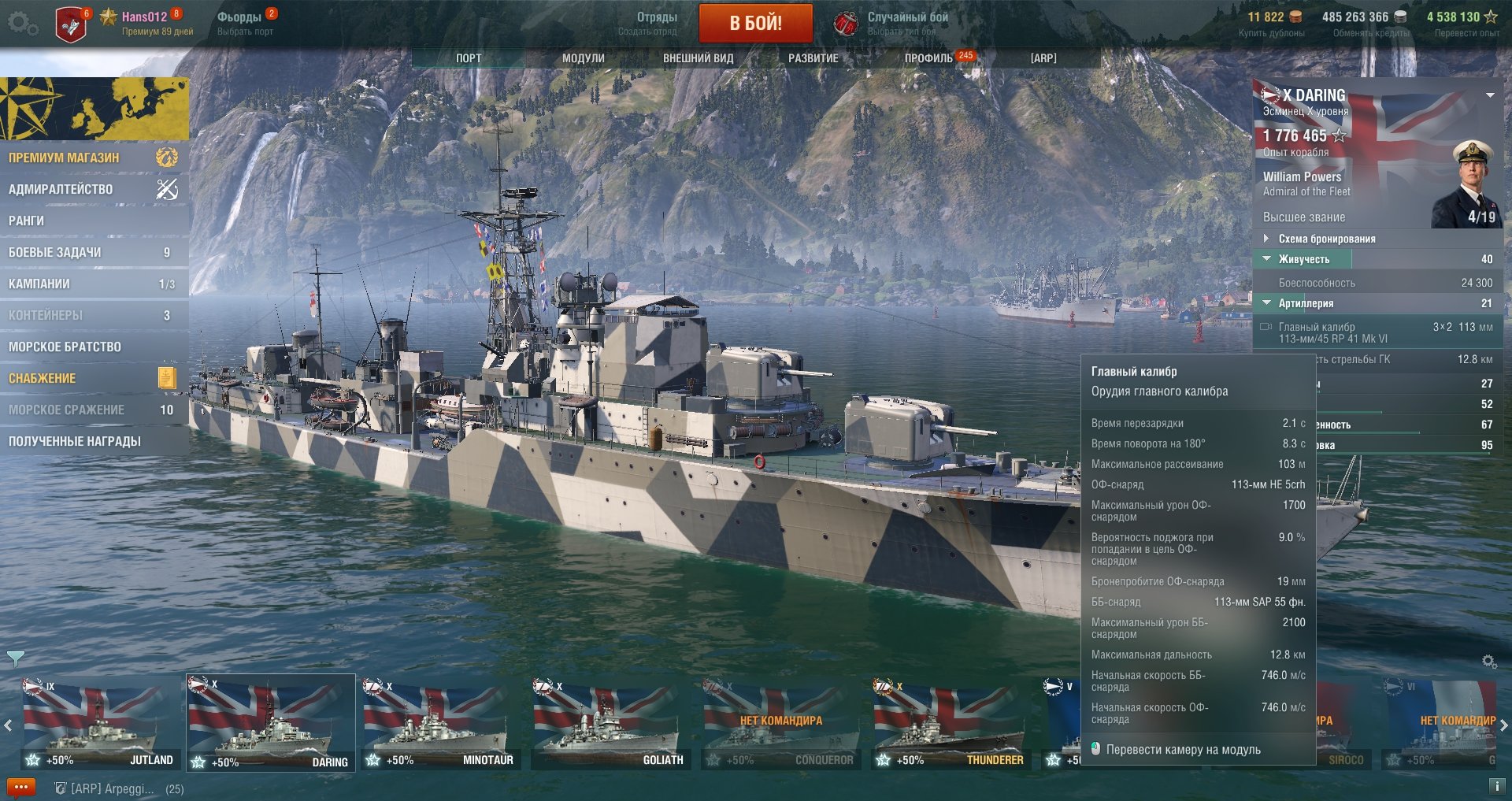
Task: Open the orange chat button
Action: click(x=21, y=787)
